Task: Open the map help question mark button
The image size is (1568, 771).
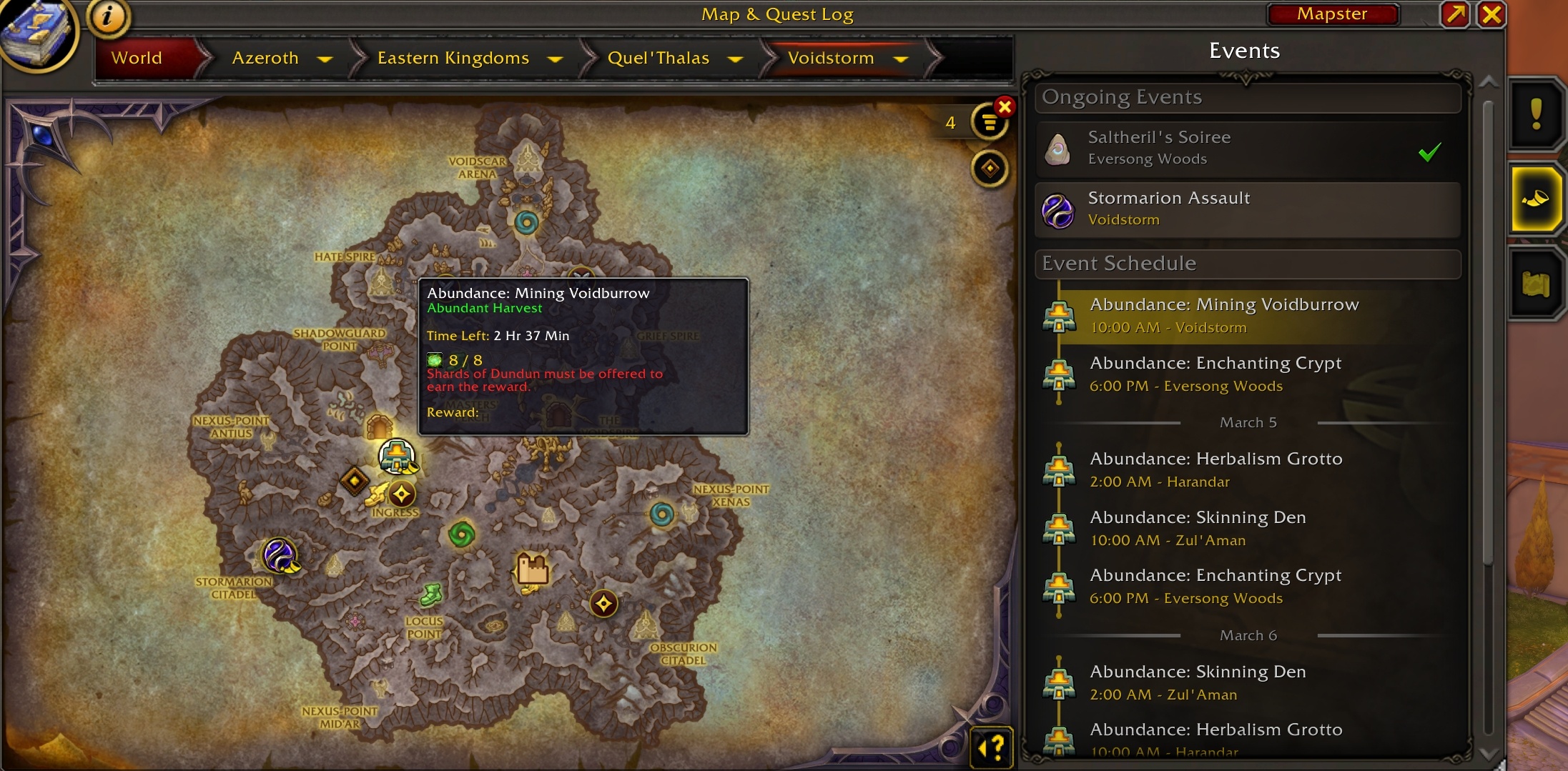Action: [x=992, y=748]
